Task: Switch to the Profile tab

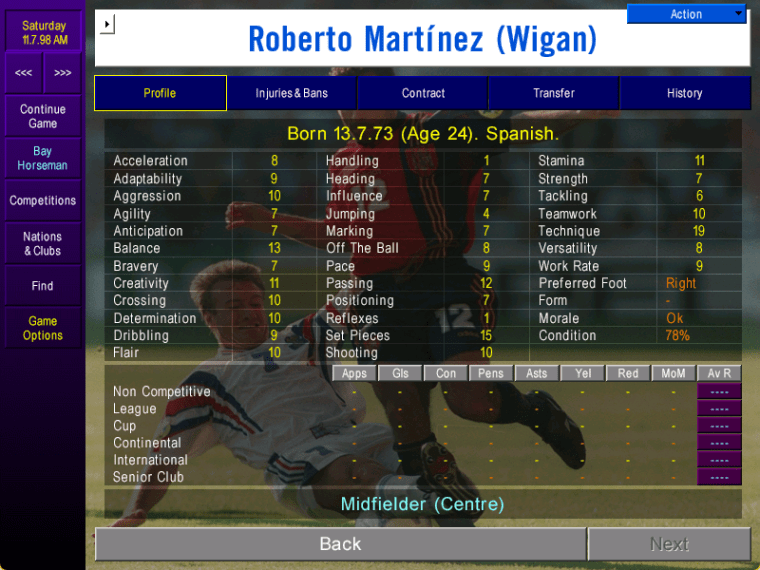Action: tap(160, 93)
